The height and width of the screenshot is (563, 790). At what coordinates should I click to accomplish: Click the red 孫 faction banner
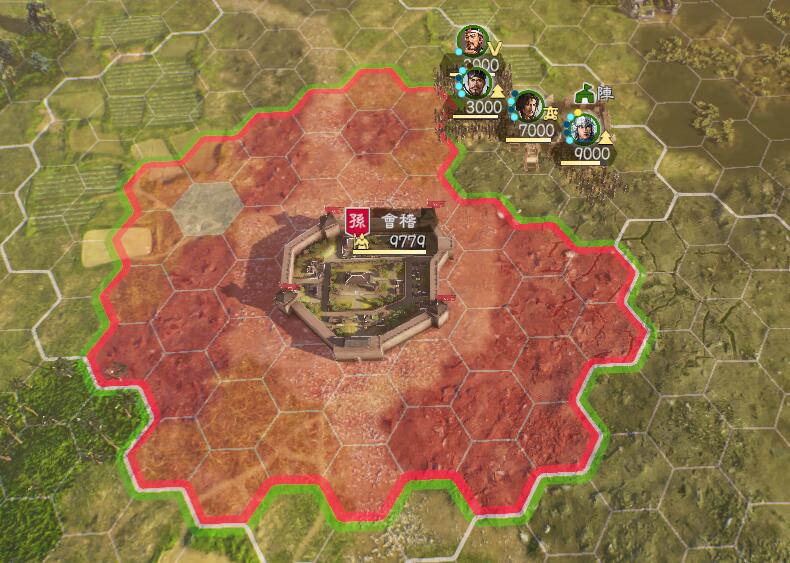[357, 220]
